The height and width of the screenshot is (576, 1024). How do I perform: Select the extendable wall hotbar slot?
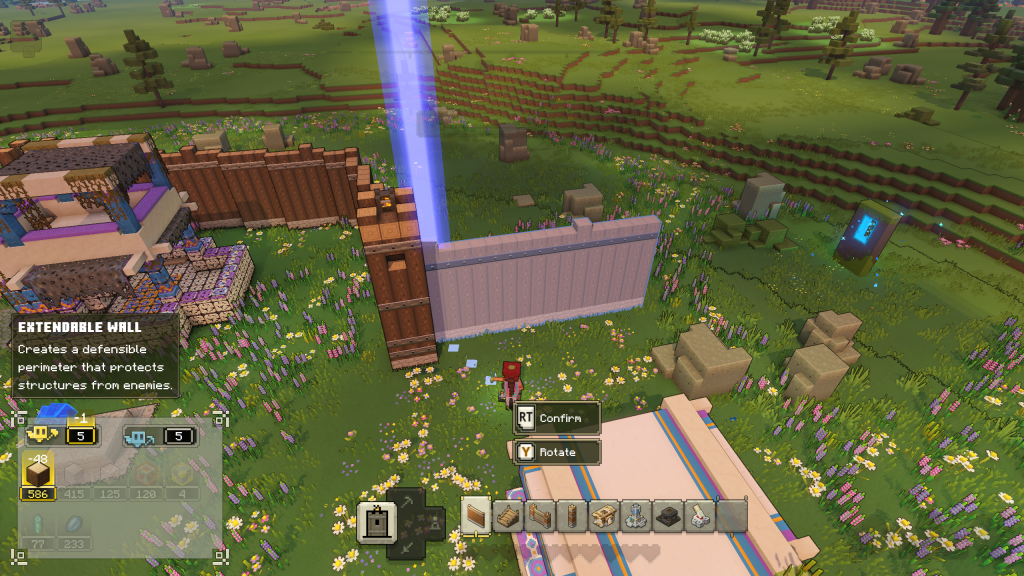click(476, 516)
